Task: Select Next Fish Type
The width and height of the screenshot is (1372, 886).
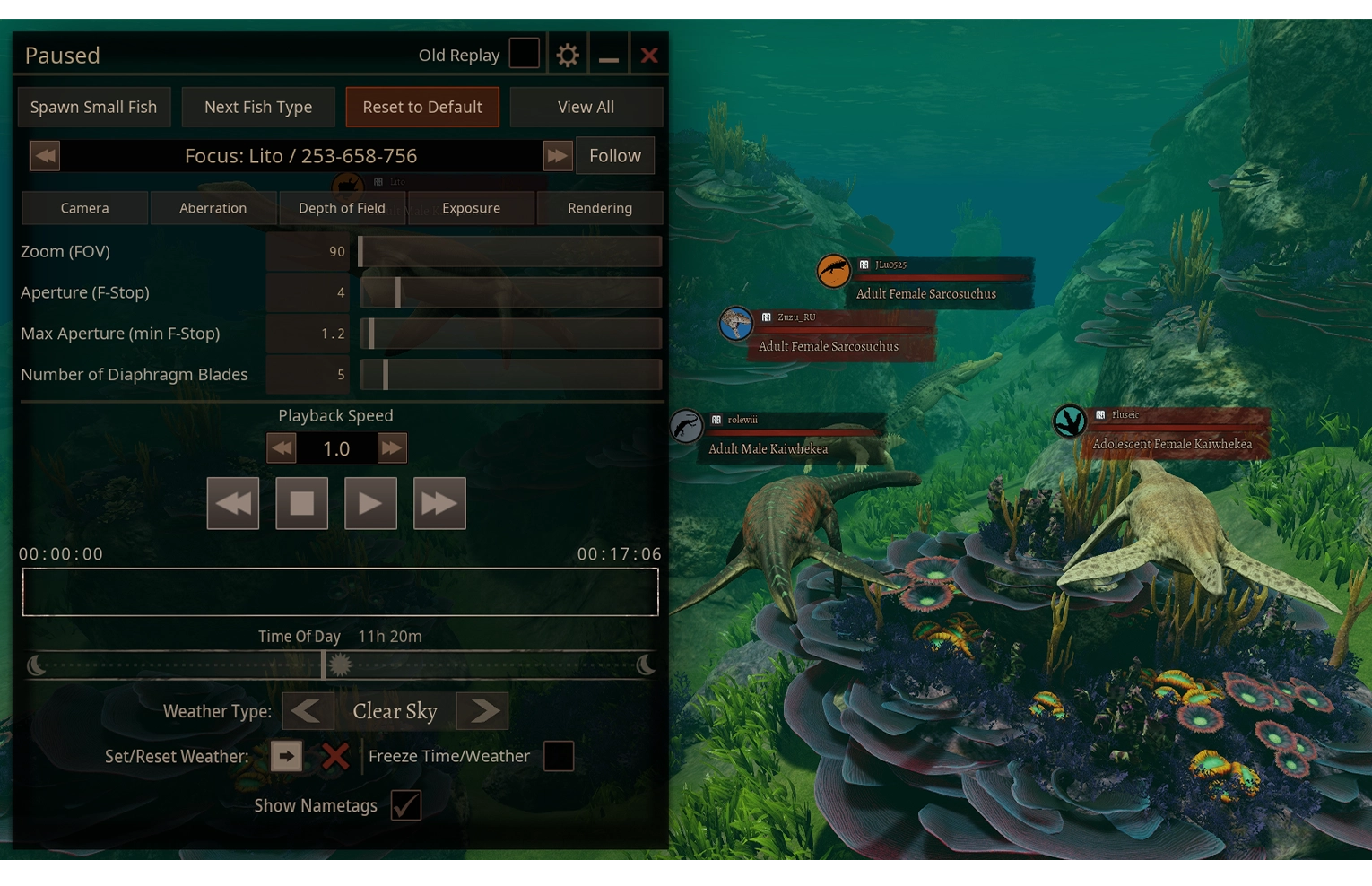Action: (x=258, y=108)
